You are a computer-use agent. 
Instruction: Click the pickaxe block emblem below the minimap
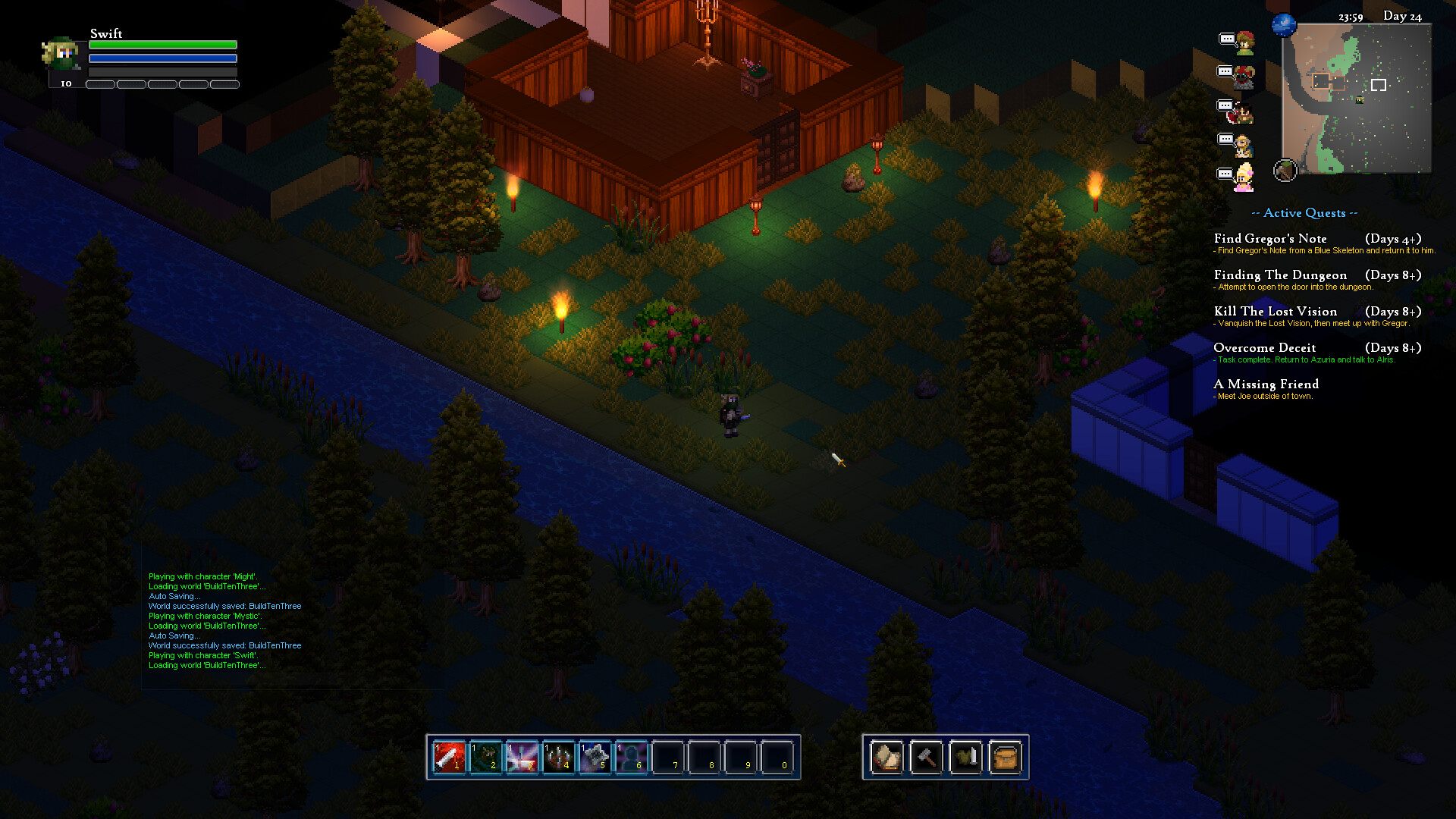[1285, 171]
